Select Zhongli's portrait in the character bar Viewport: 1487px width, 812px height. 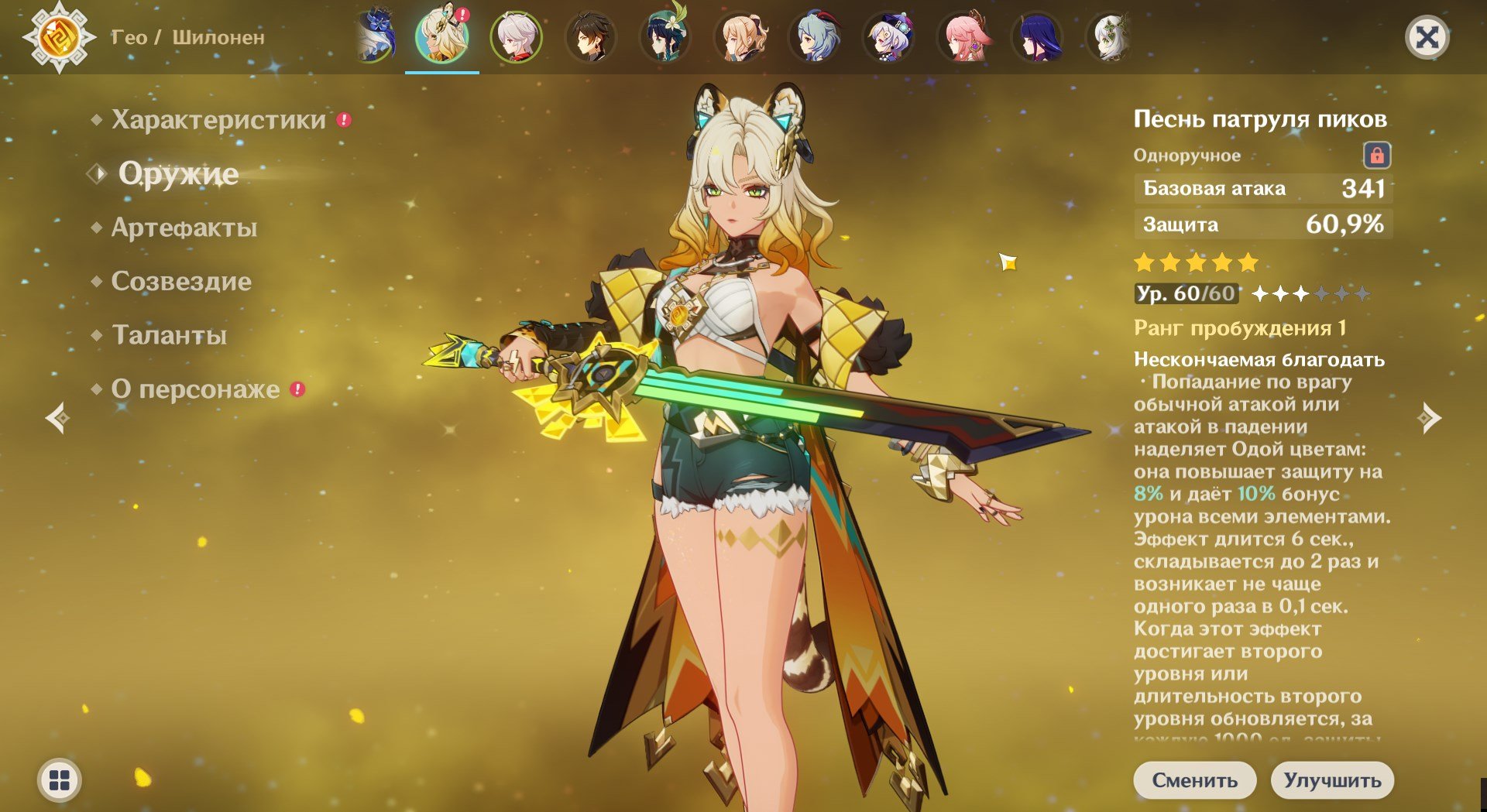[591, 36]
